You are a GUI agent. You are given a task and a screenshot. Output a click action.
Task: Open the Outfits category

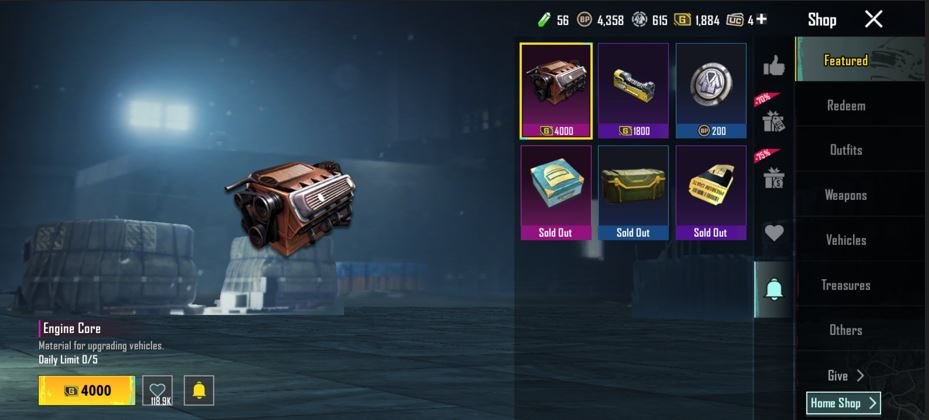[845, 150]
